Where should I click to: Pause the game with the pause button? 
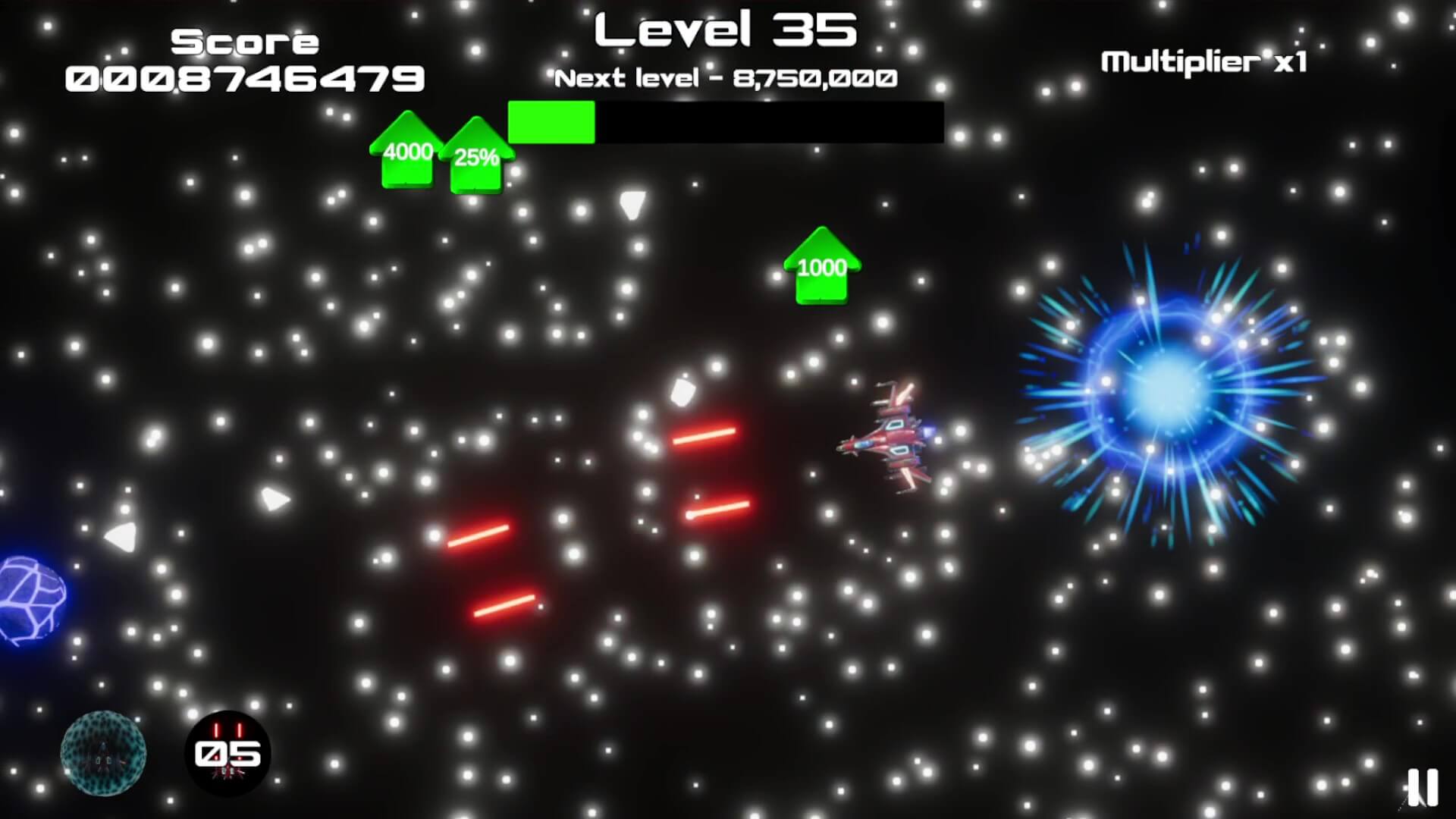[x=1422, y=788]
